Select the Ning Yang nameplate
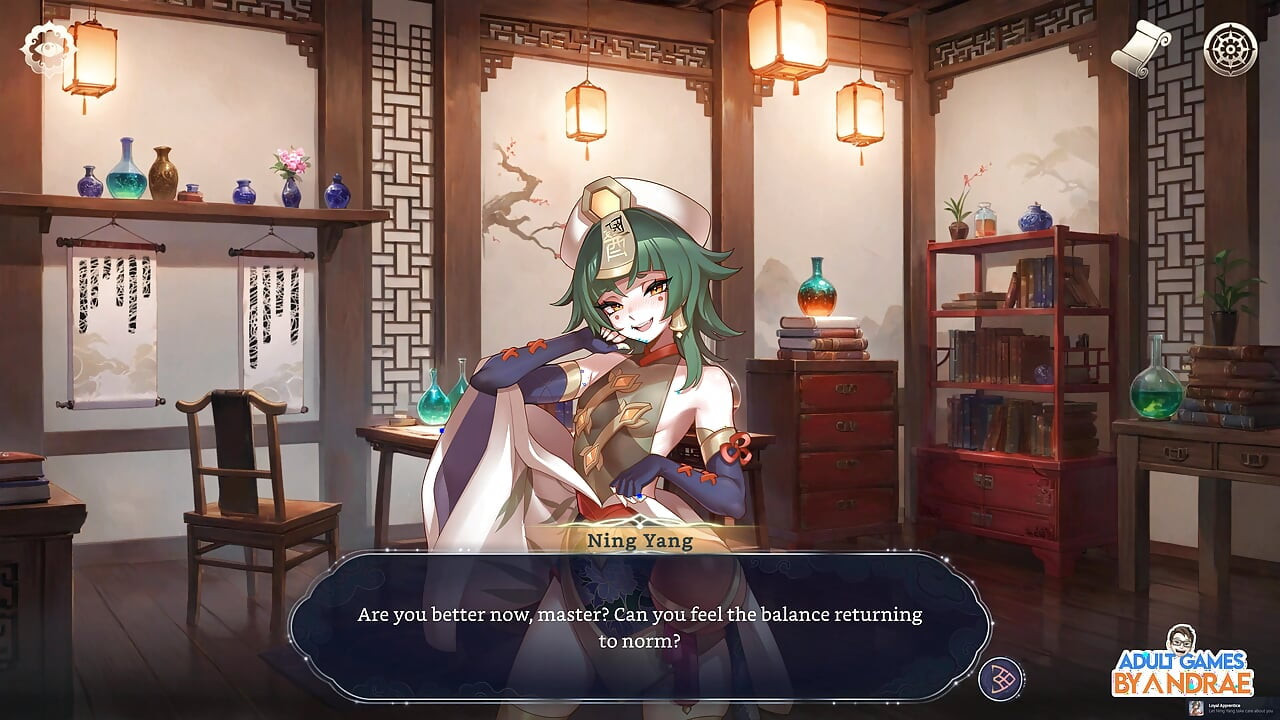1280x720 pixels. point(640,539)
